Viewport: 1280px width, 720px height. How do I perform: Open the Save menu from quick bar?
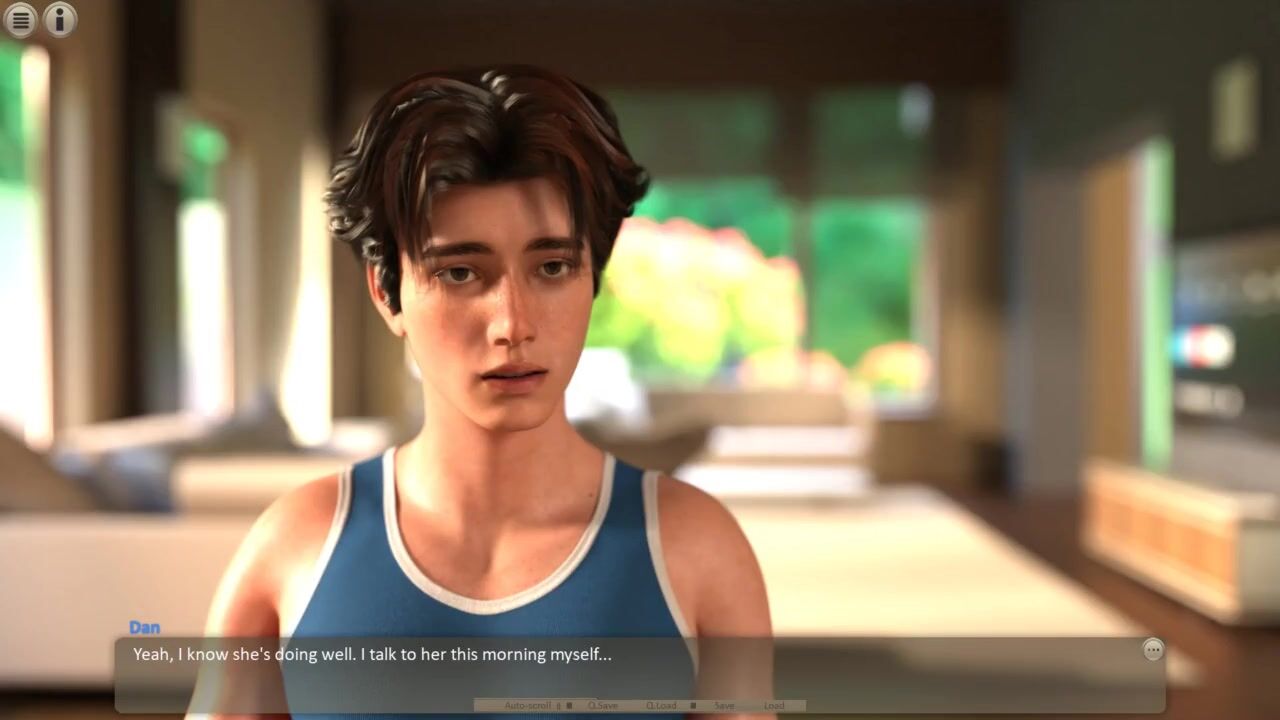[x=724, y=706]
